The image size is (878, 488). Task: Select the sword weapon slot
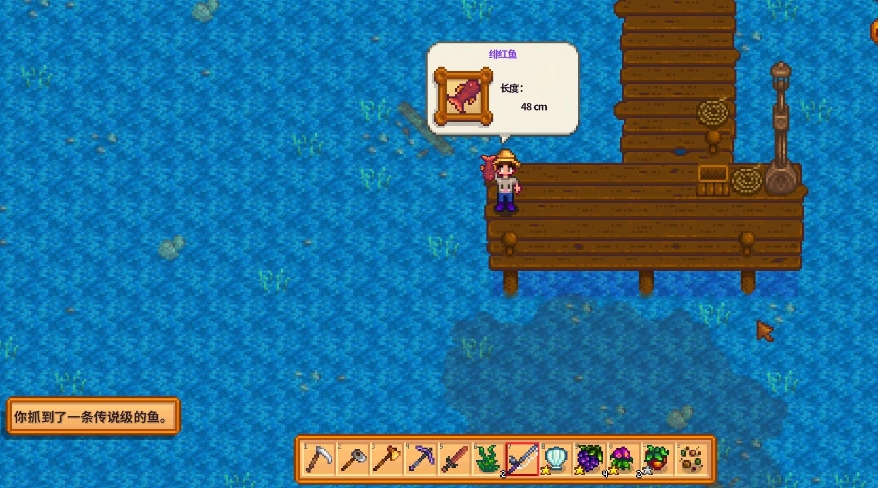tap(455, 459)
